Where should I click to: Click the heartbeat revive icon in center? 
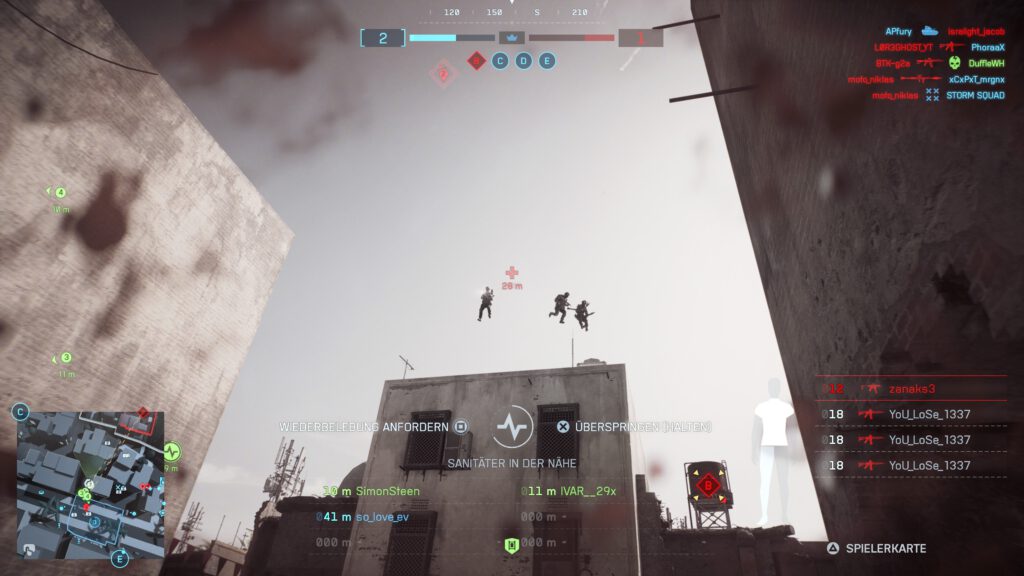512,428
